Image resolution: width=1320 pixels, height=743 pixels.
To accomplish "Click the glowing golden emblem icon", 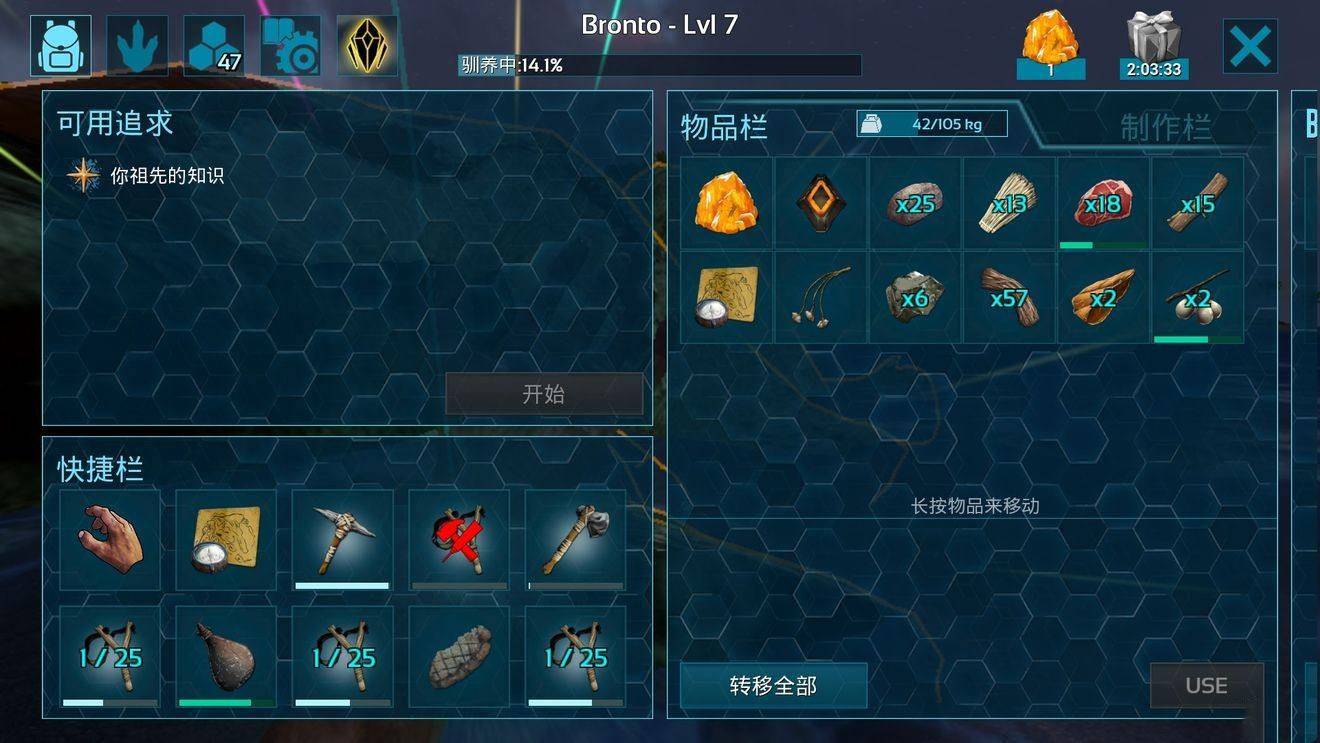I will (x=367, y=41).
